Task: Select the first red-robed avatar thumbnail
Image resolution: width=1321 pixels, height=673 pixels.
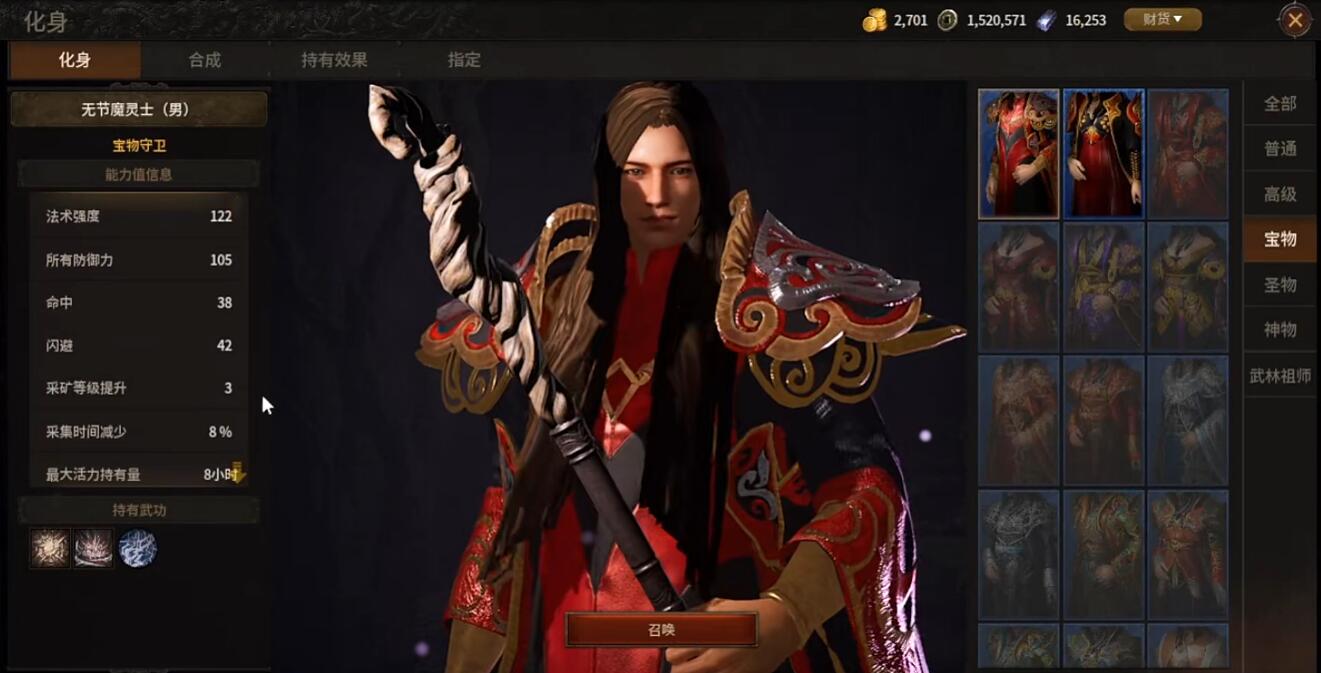Action: pyautogui.click(x=1018, y=154)
